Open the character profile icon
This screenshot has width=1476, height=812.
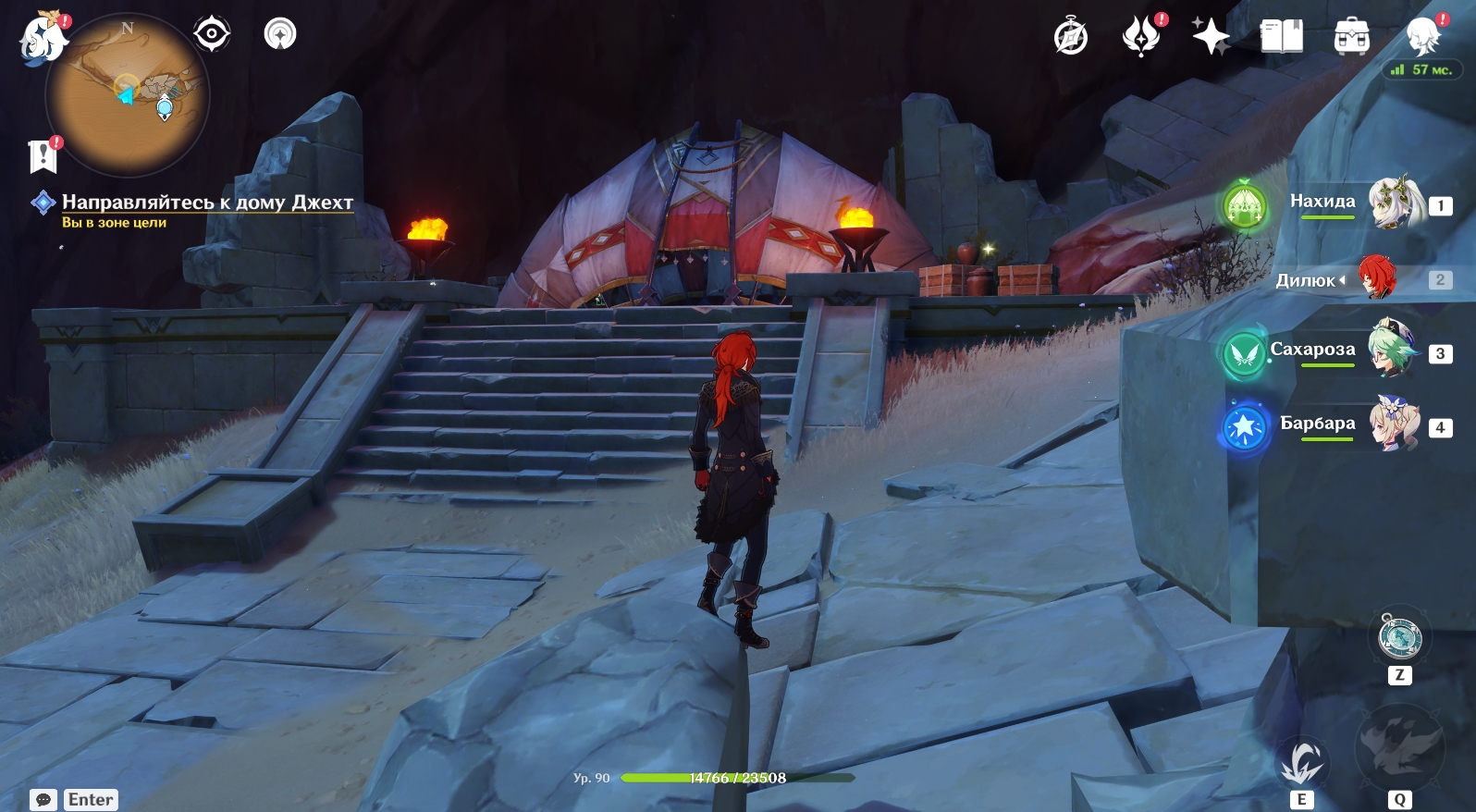(1422, 37)
